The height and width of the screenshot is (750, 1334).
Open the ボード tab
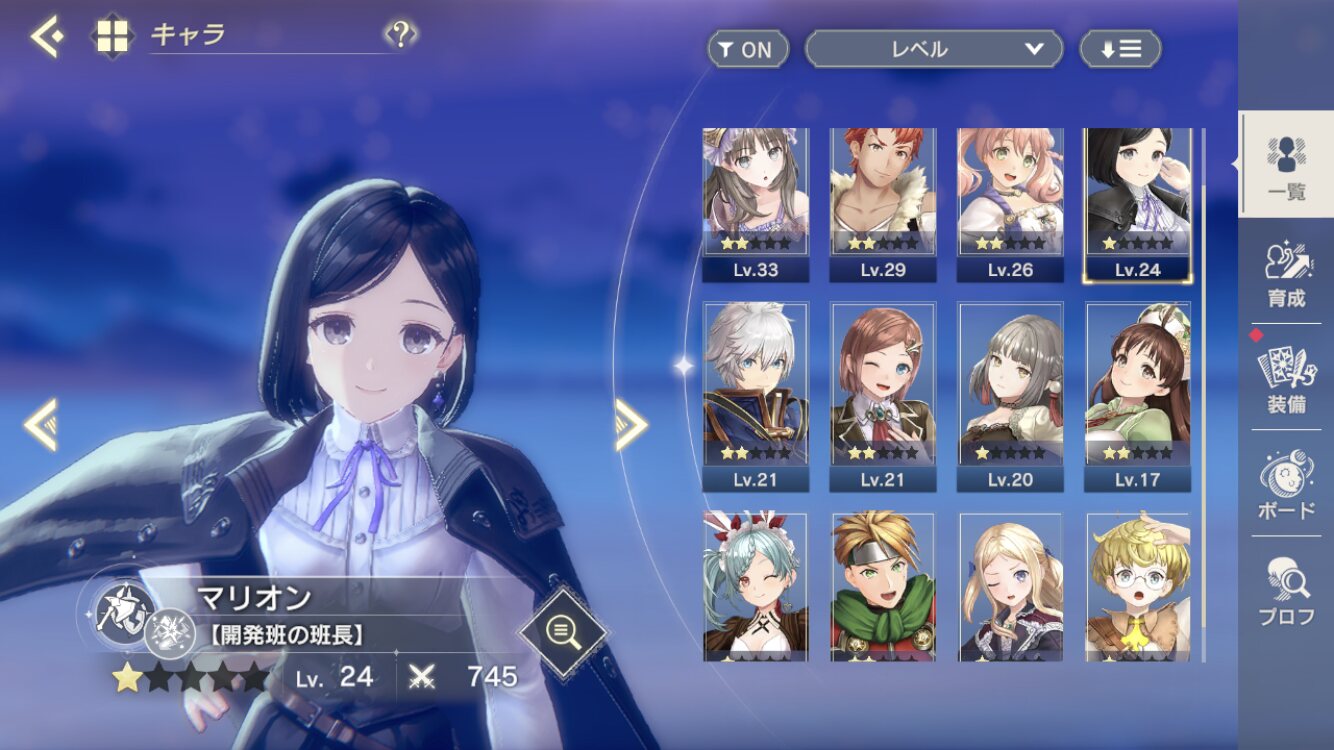tap(1286, 484)
